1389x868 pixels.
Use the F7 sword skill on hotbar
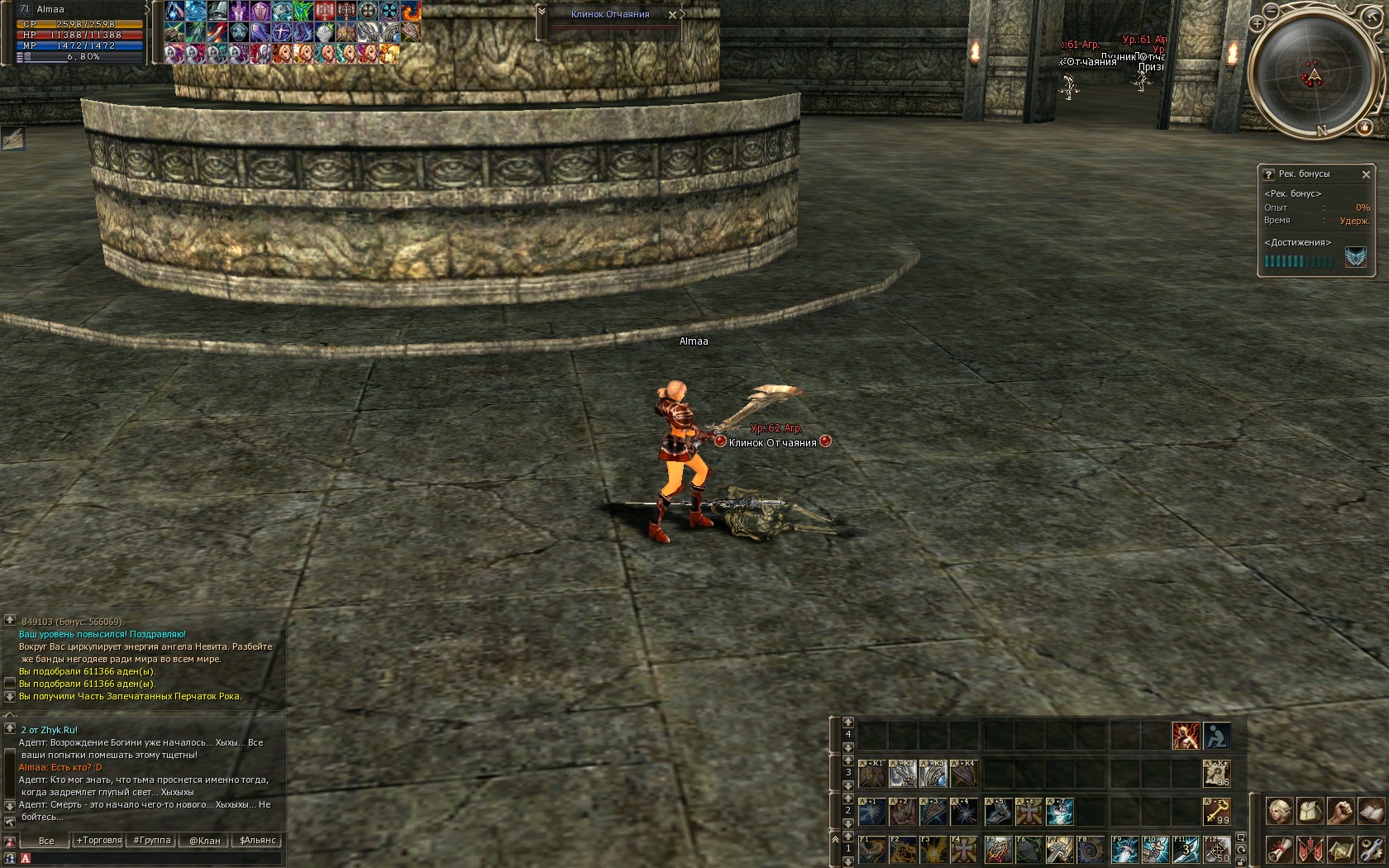[1059, 850]
